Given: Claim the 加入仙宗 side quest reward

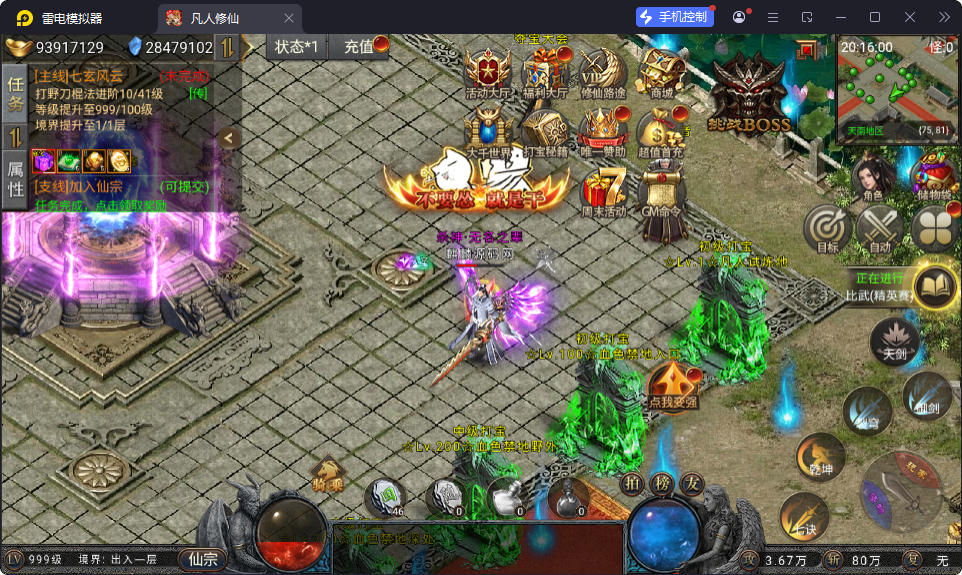Looking at the screenshot, I should (x=100, y=204).
